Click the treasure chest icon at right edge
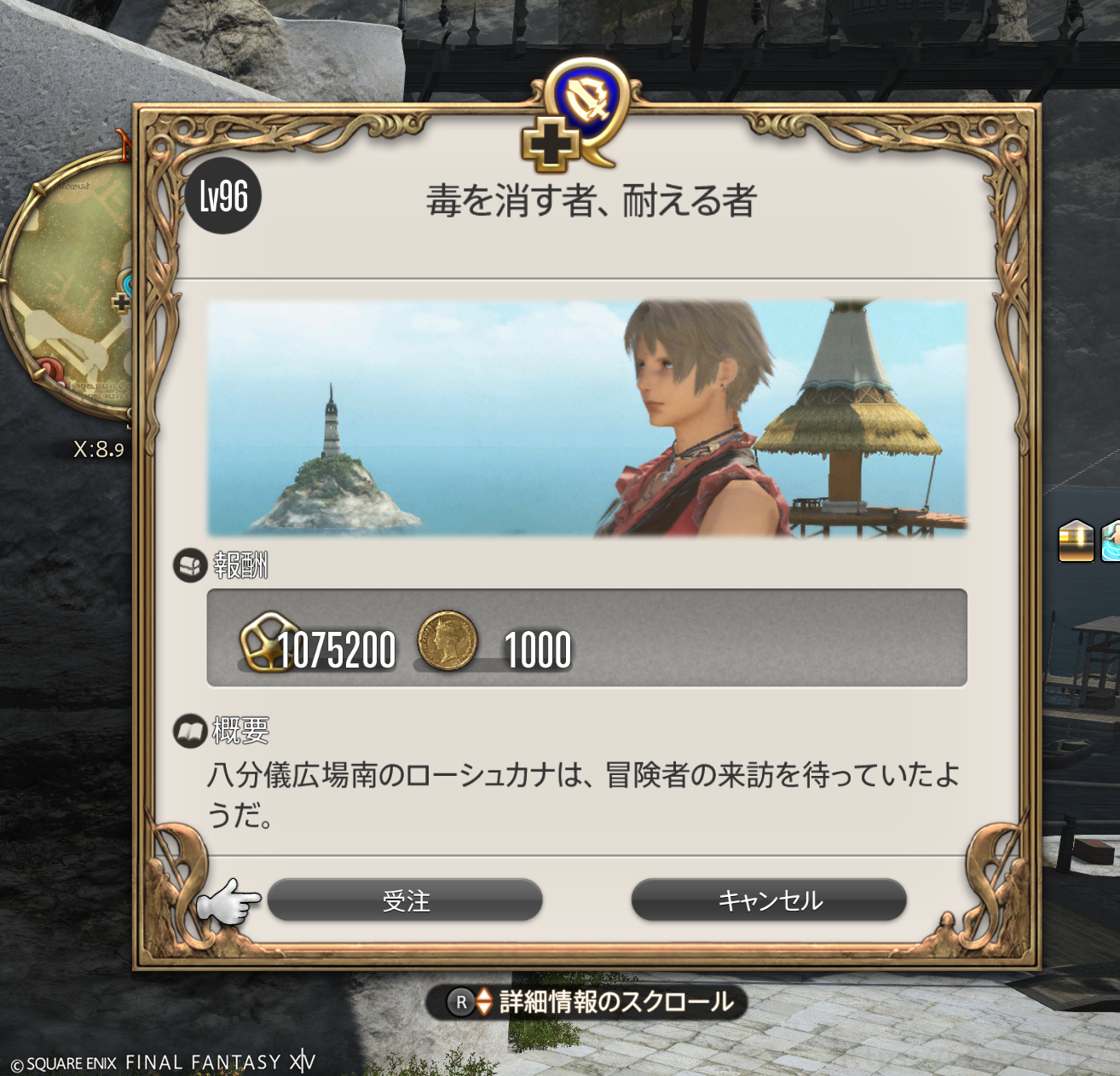The image size is (1120, 1076). [x=1076, y=541]
